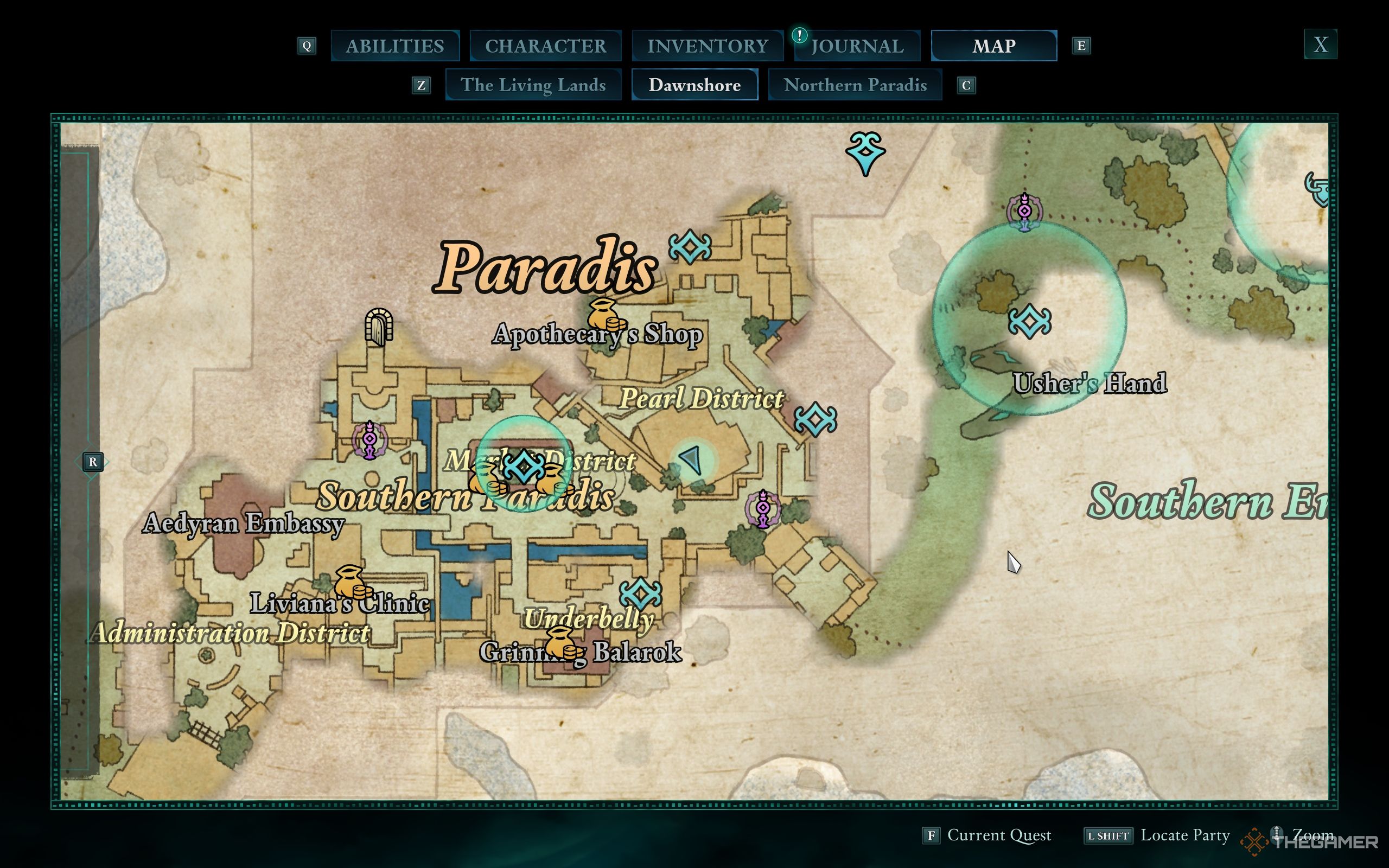Click the Usher's Hand quest diamond marker
Image resolution: width=1389 pixels, height=868 pixels.
[1030, 321]
